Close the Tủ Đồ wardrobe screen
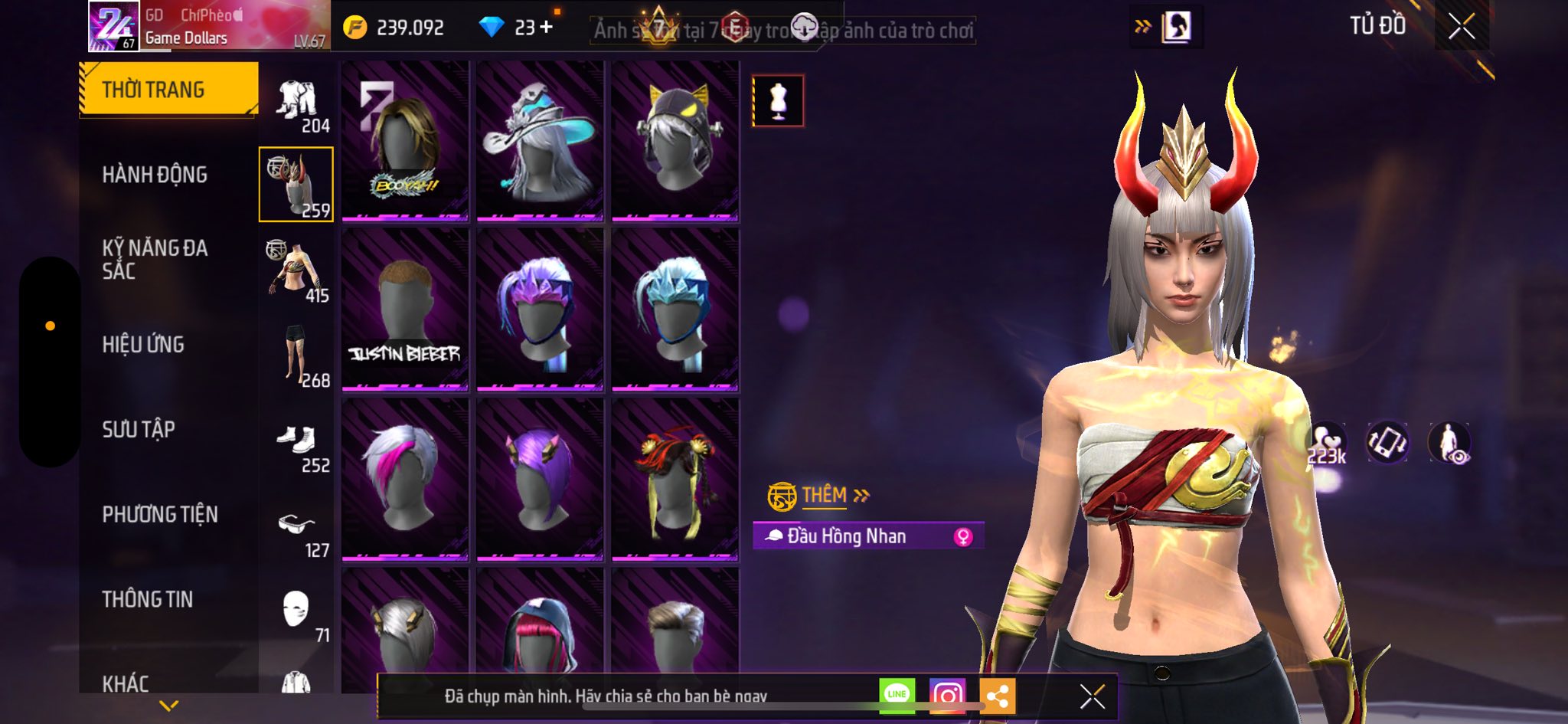The height and width of the screenshot is (724, 1568). (1462, 27)
